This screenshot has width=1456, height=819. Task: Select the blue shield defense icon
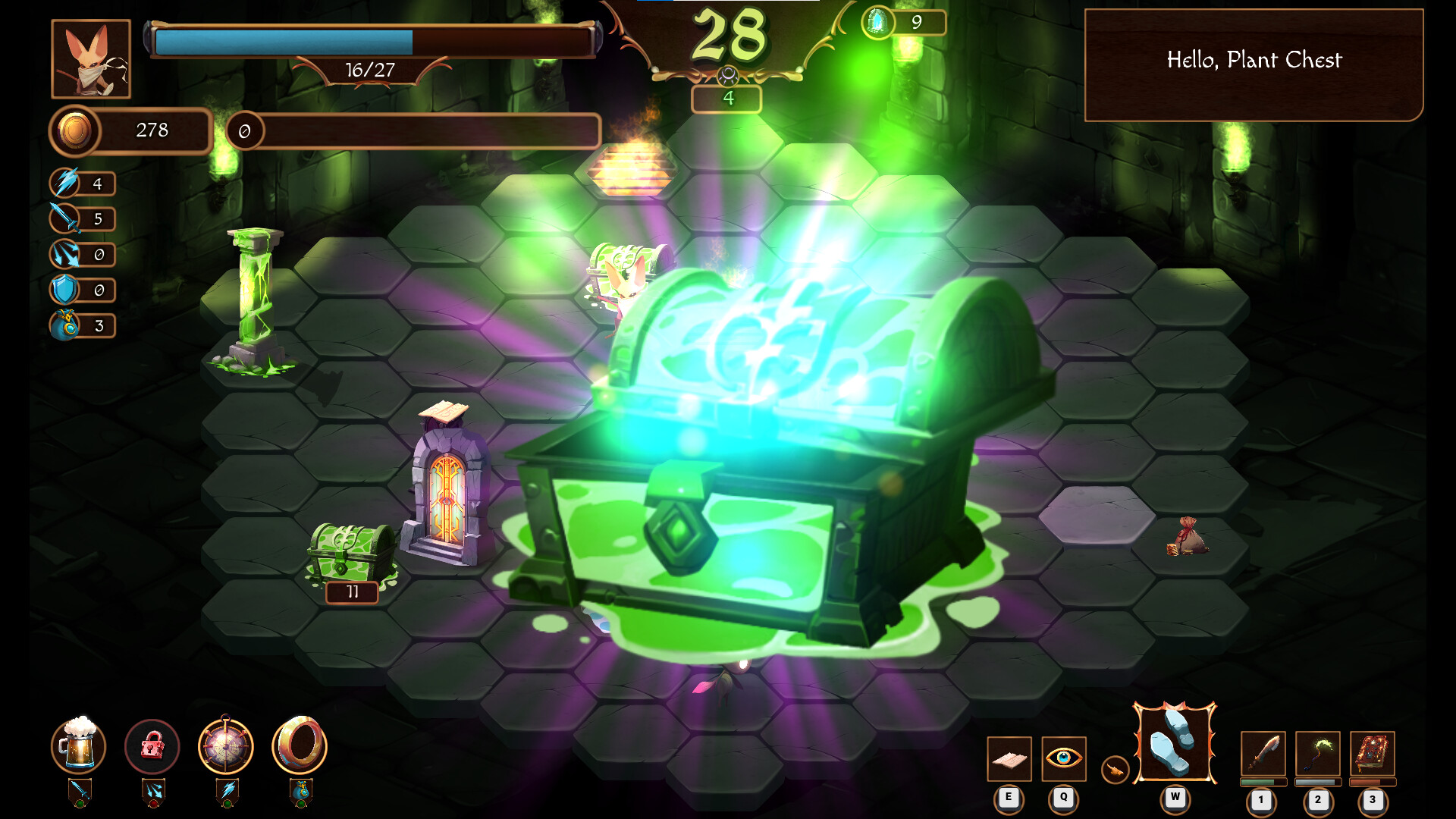coord(67,290)
